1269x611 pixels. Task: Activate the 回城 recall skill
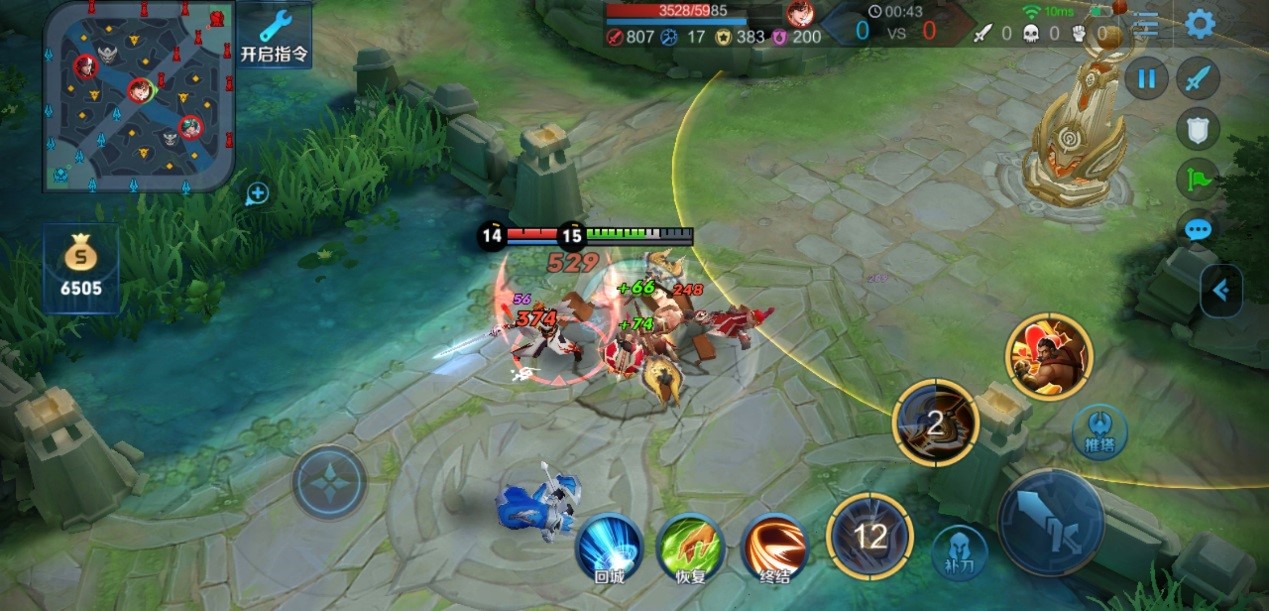click(x=609, y=547)
